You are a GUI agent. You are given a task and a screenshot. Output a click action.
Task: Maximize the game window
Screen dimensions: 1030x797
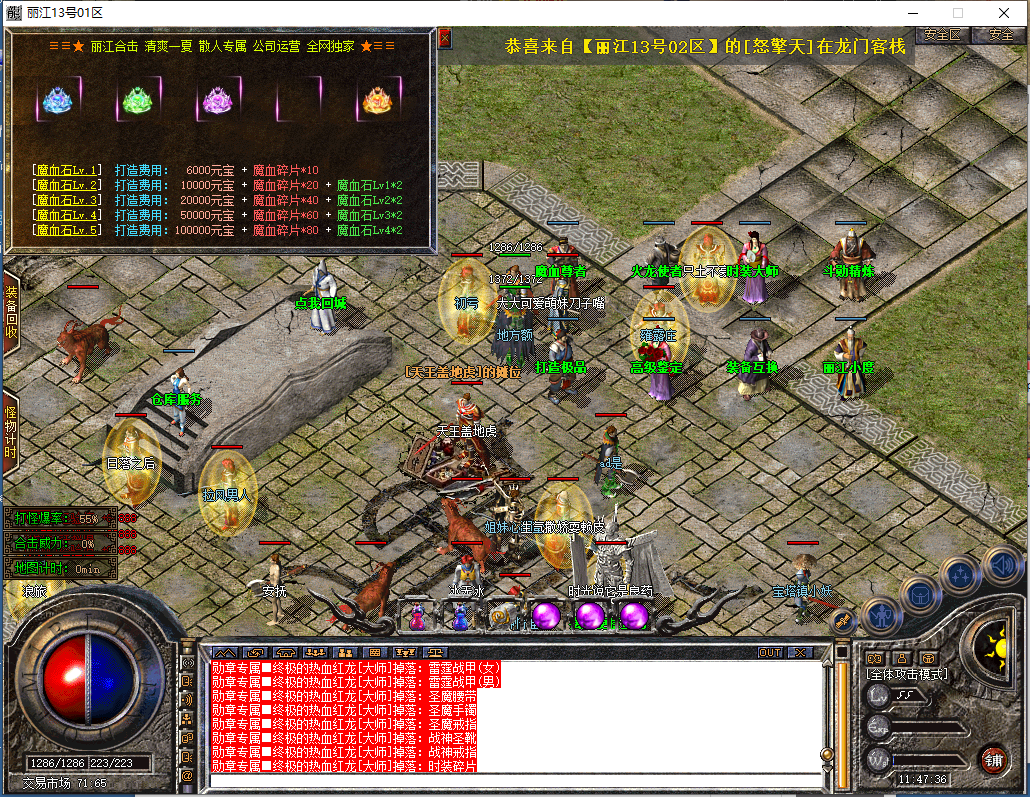pyautogui.click(x=957, y=13)
